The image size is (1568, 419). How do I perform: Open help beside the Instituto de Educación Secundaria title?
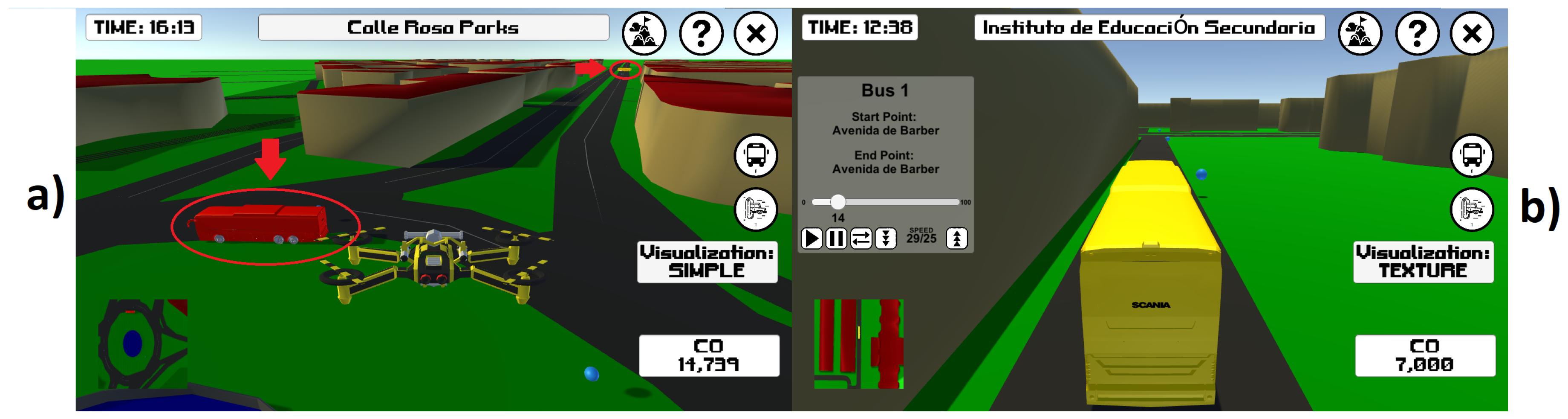point(1417,34)
